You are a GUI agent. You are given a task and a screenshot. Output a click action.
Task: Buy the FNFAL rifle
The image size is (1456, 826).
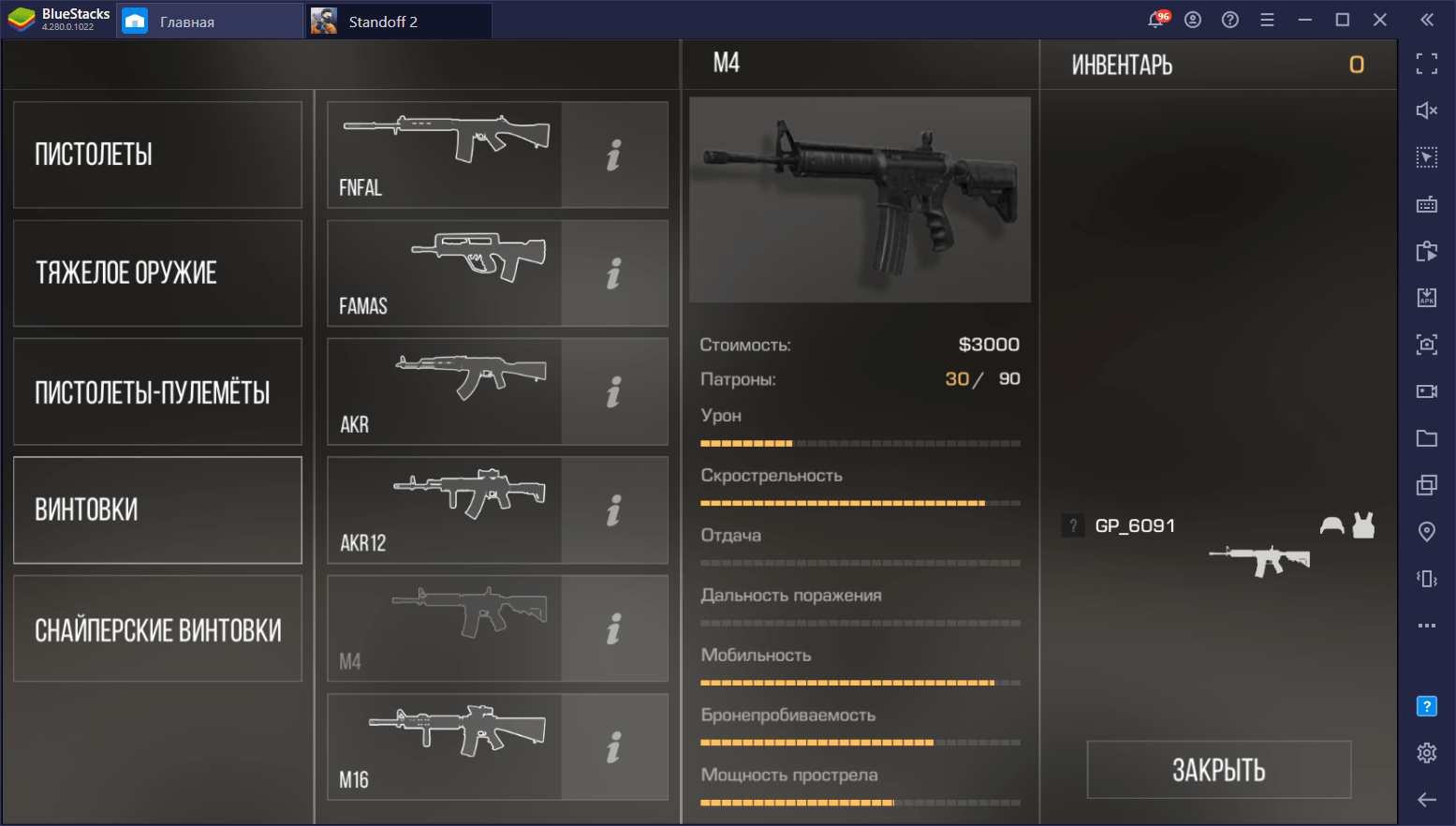pyautogui.click(x=445, y=155)
